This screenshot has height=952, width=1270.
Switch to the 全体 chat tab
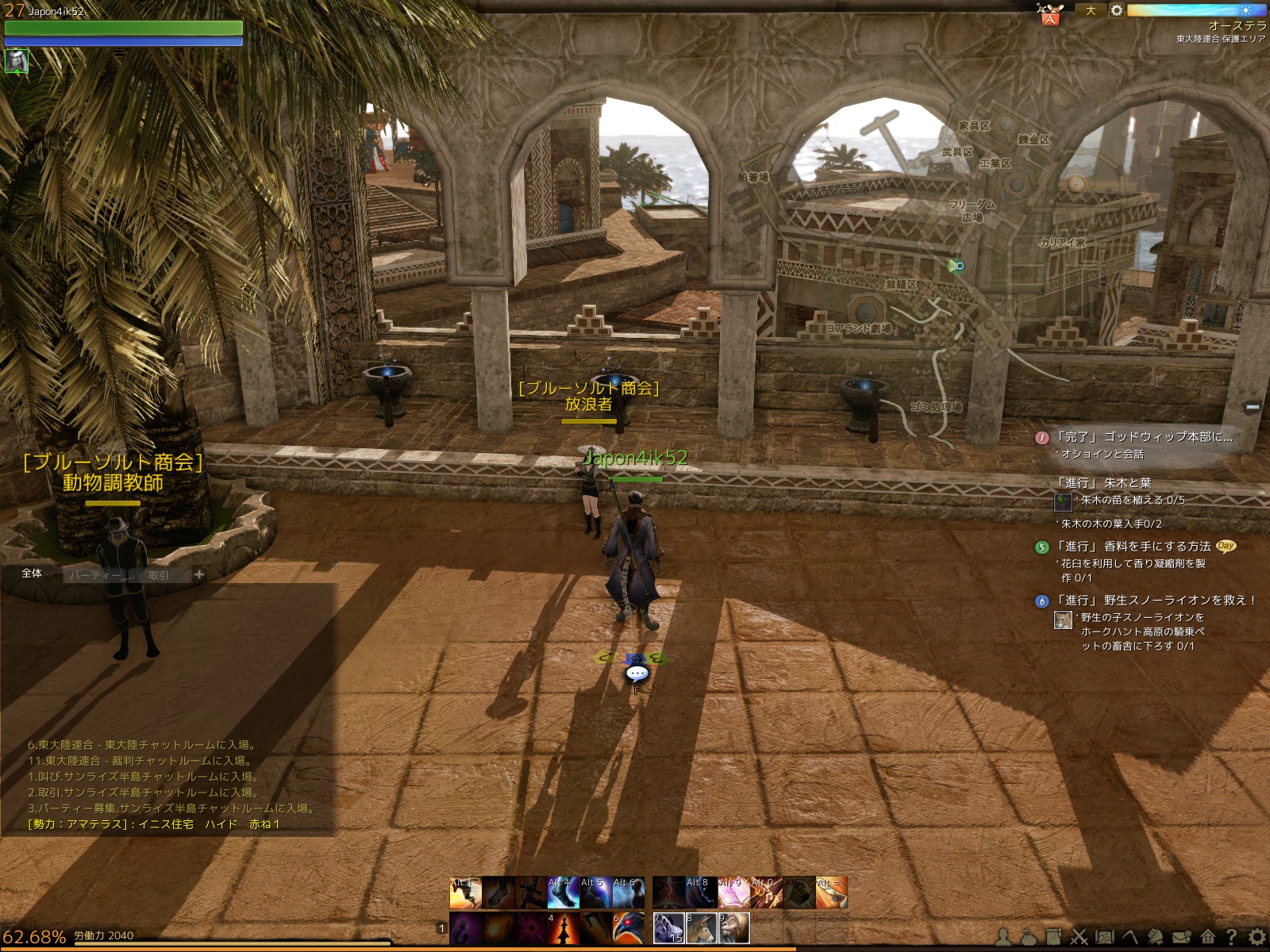(33, 574)
